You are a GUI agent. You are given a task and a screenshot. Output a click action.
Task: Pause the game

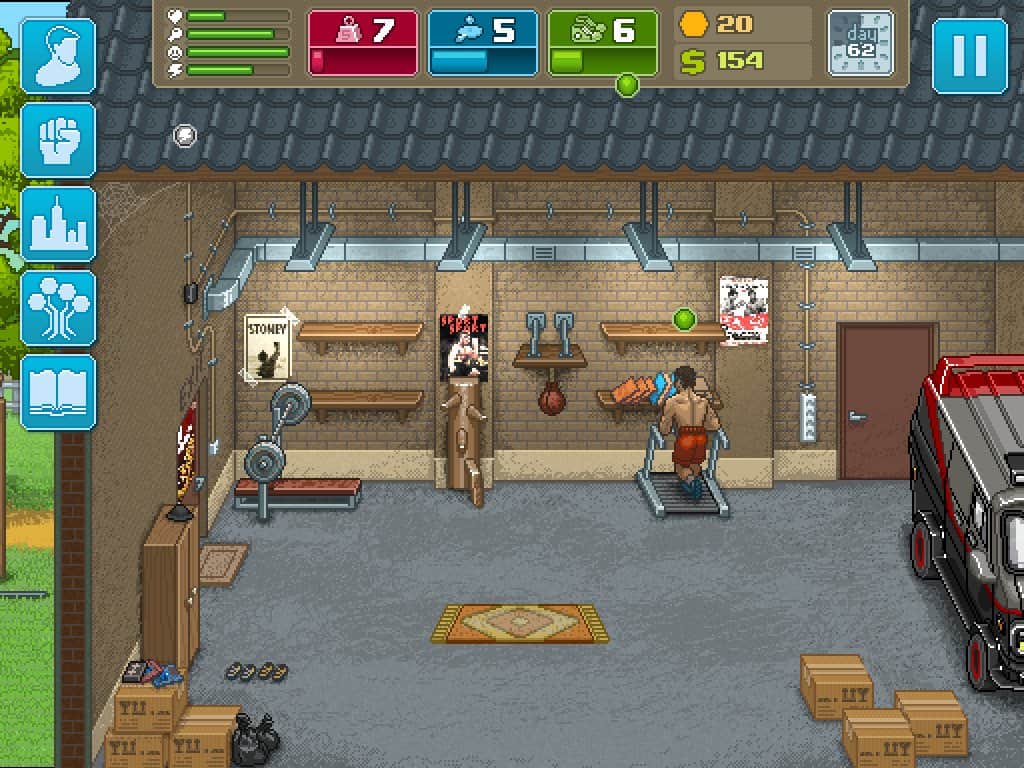pos(969,56)
